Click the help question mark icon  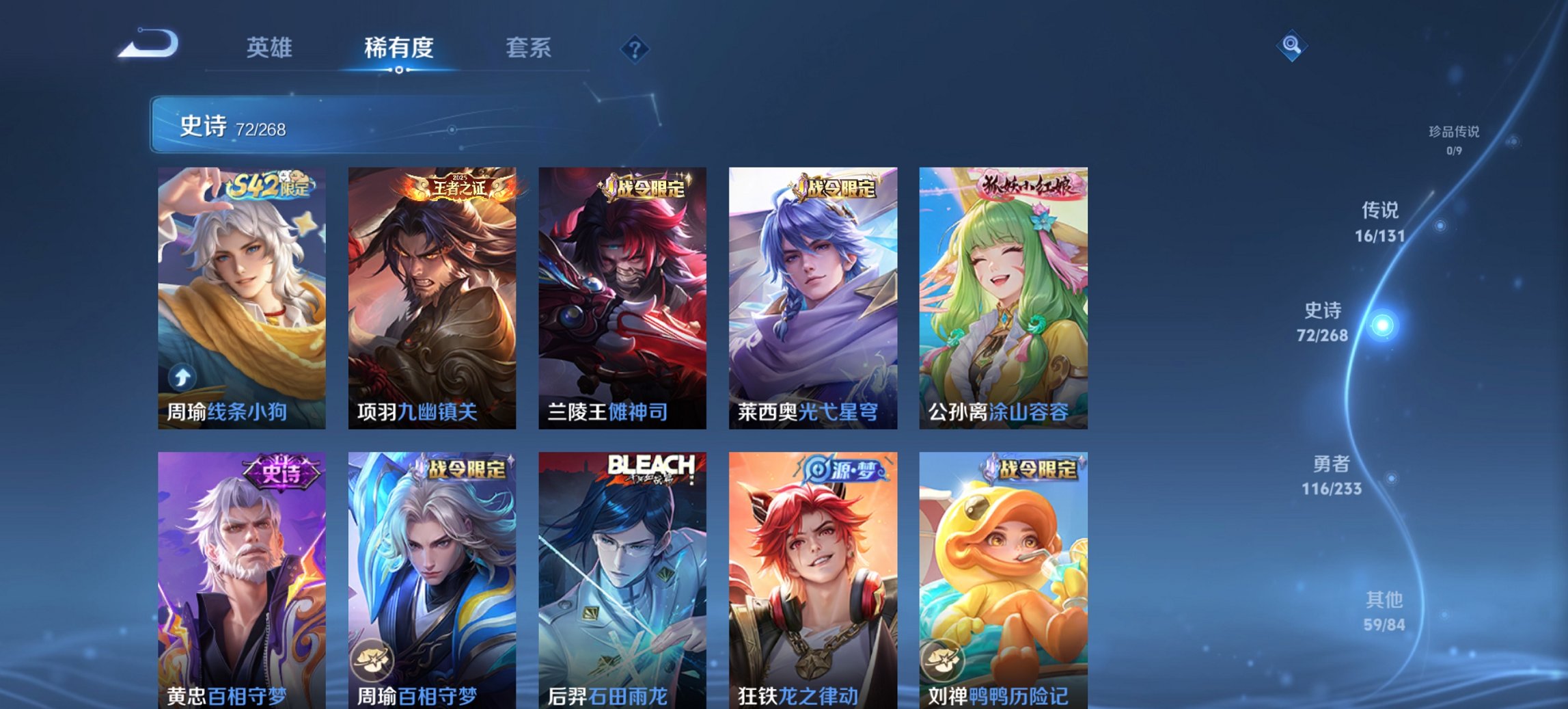click(635, 48)
